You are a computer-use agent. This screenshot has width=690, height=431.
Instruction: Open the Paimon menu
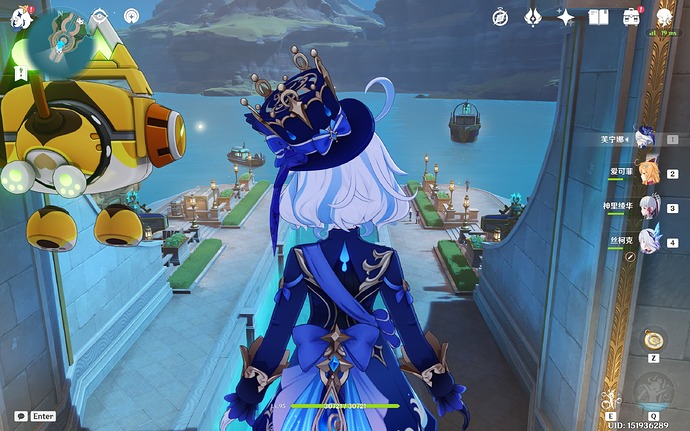point(18,17)
